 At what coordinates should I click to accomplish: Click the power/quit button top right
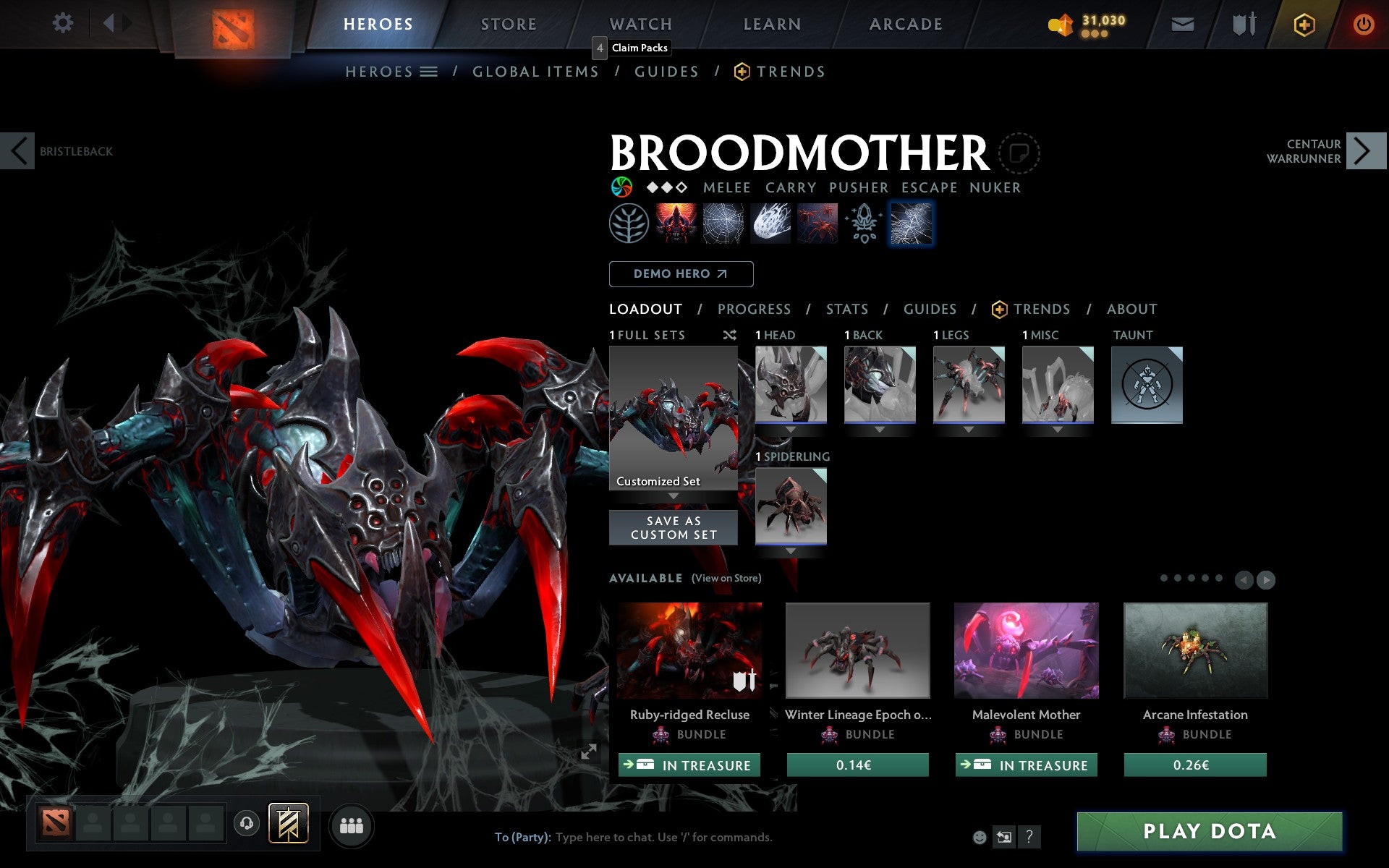coord(1364,23)
